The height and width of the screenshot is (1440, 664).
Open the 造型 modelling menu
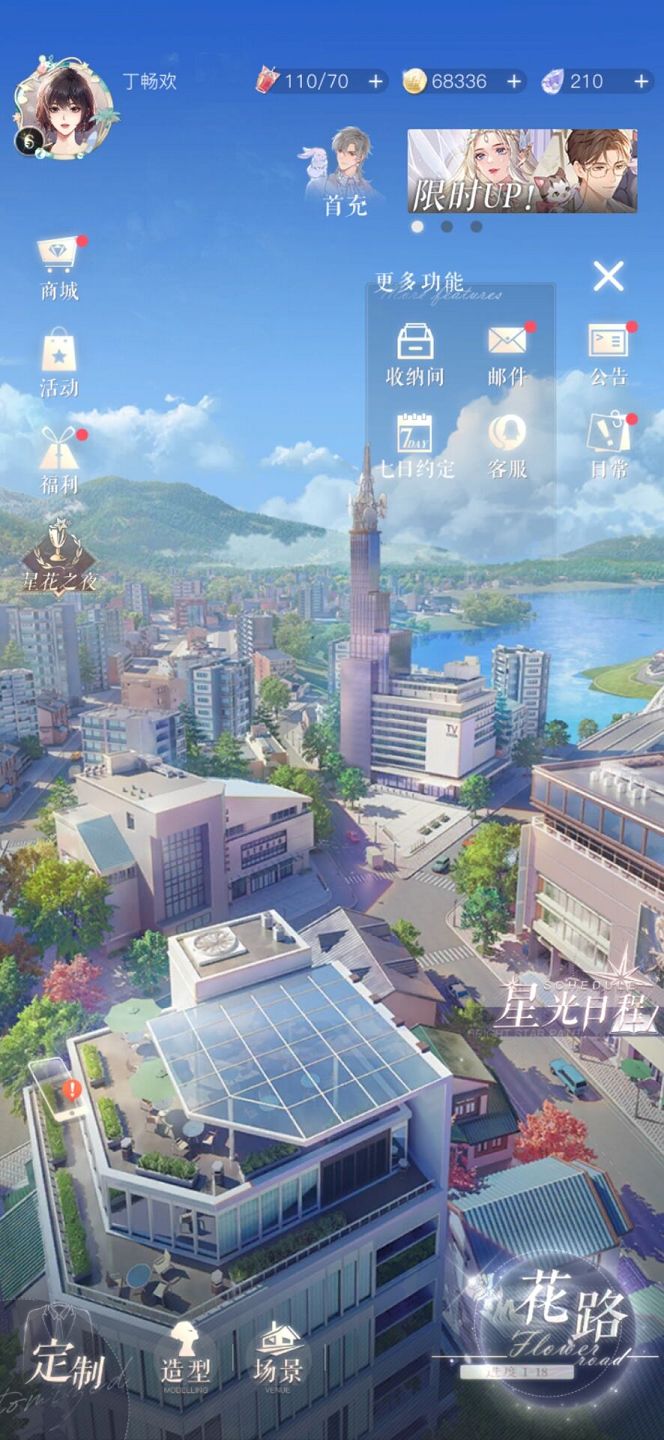183,1354
